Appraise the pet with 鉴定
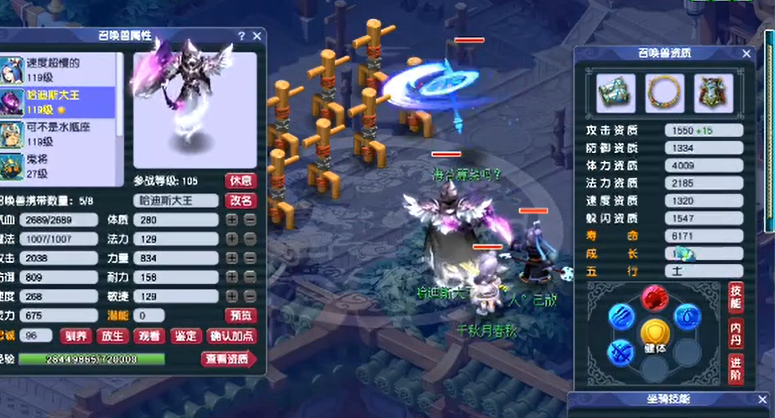This screenshot has width=775, height=418. pos(186,336)
